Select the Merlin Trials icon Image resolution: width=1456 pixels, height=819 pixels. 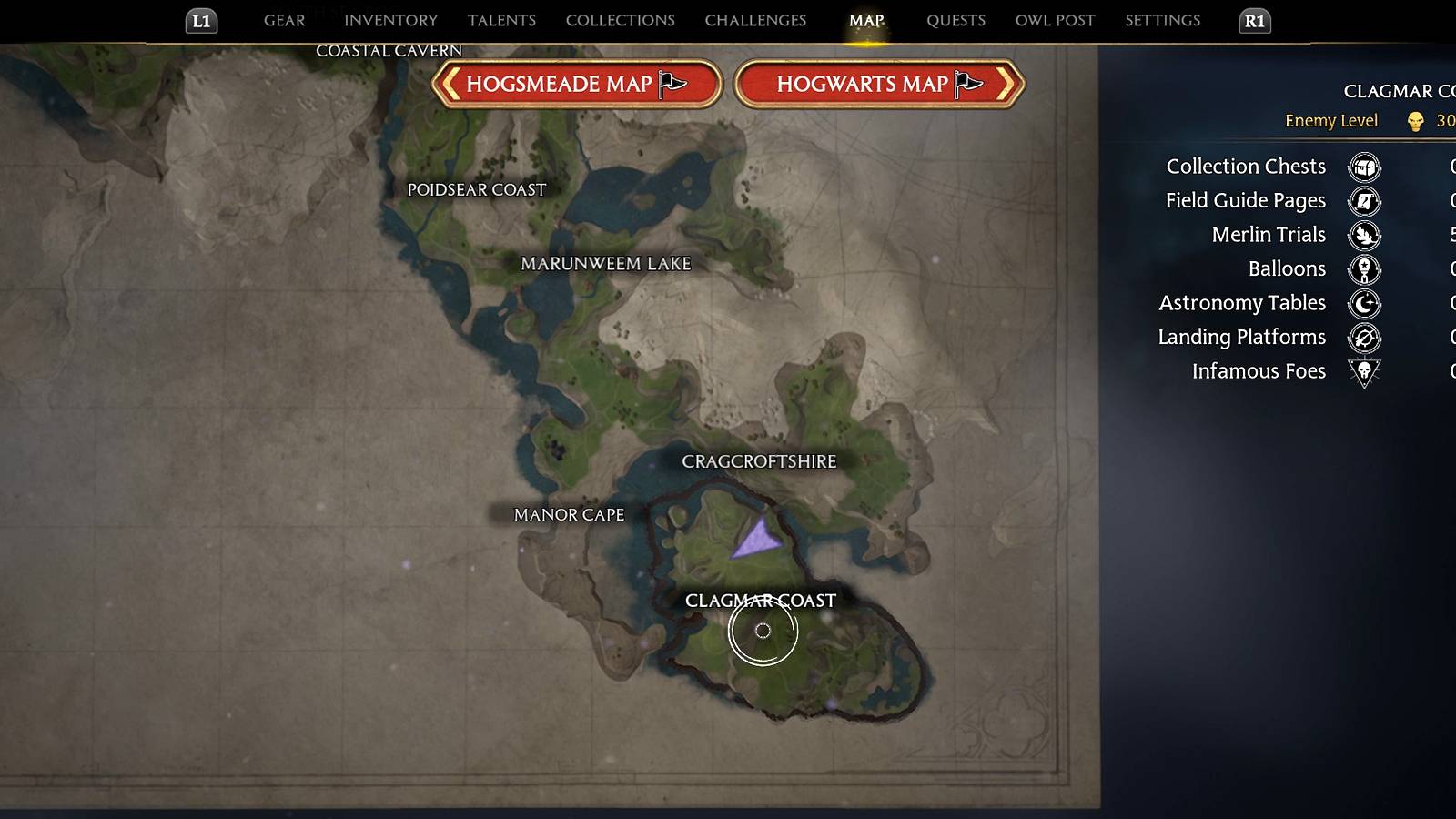click(x=1364, y=235)
